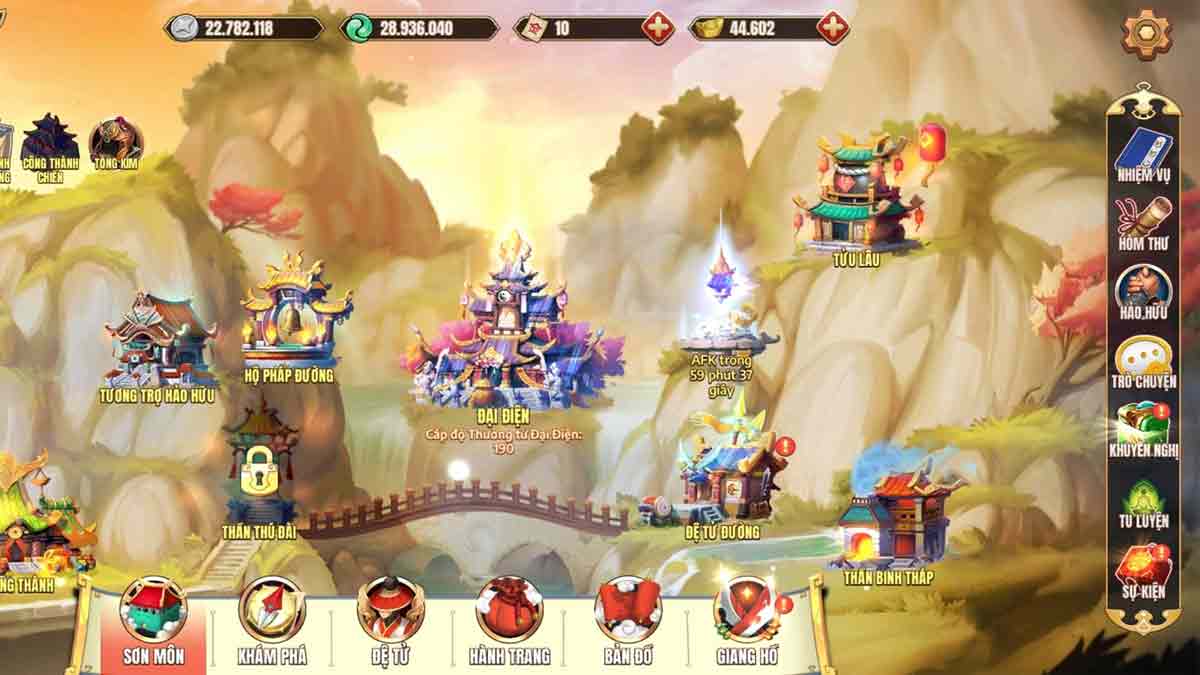Open the Sự Kiện events panel
Viewport: 1200px width, 675px height.
click(x=1143, y=571)
